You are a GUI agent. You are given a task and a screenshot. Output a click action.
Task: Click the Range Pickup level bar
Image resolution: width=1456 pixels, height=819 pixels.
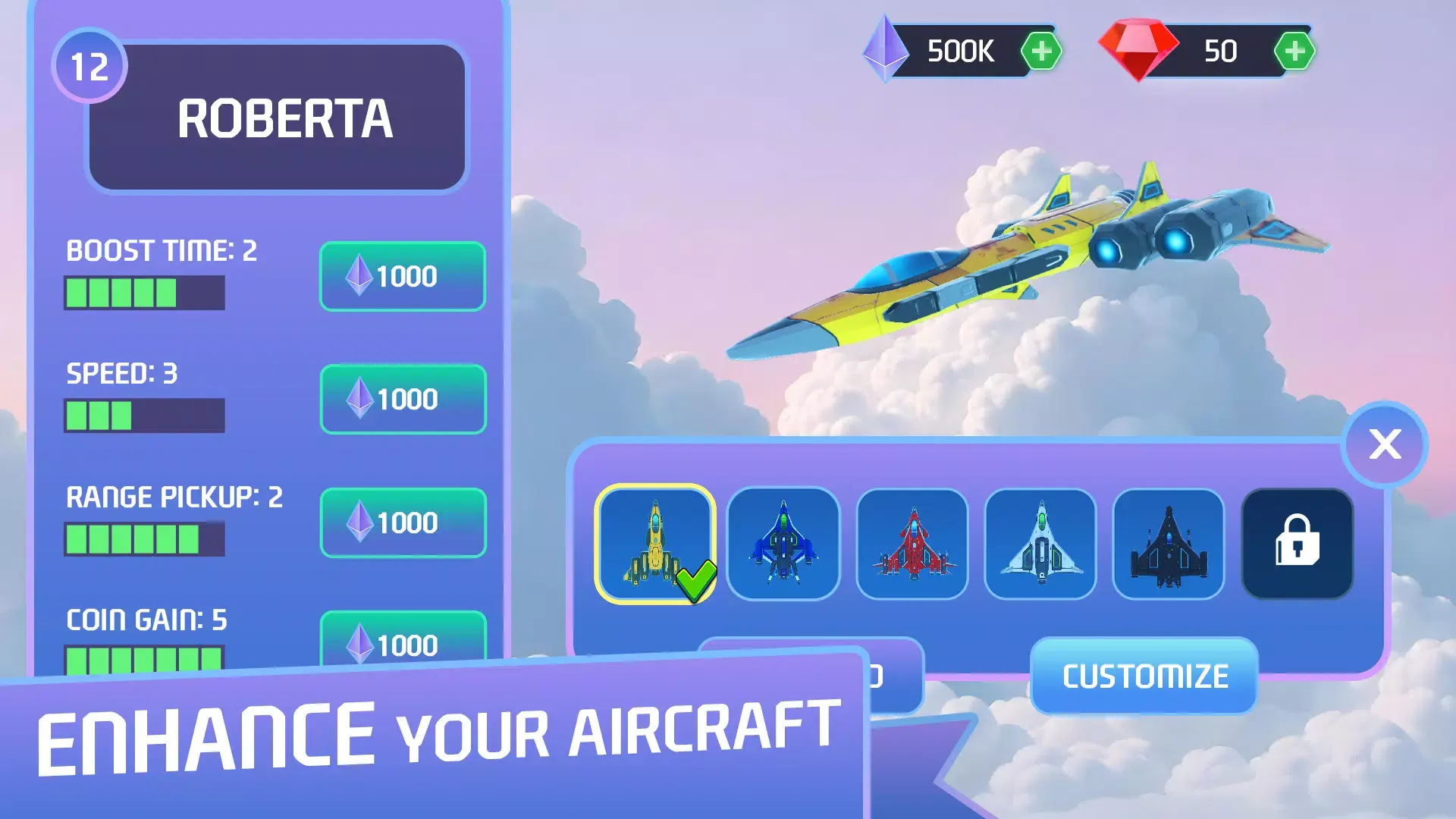click(x=145, y=538)
